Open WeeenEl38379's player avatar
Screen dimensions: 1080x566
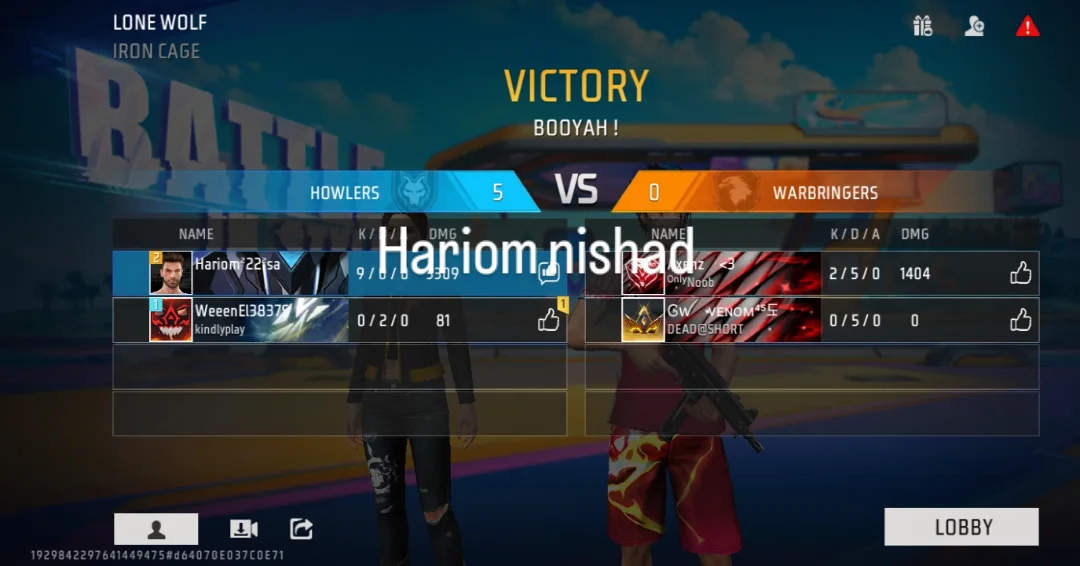(x=171, y=320)
